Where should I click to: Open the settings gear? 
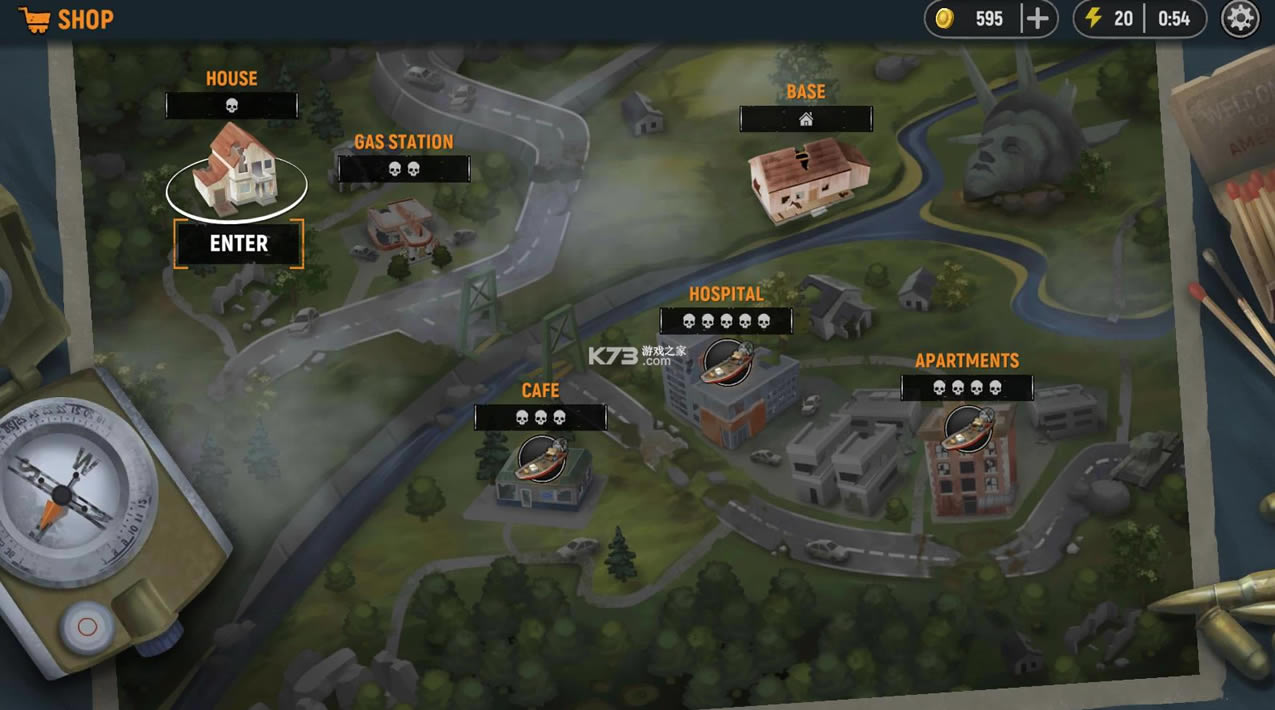(1239, 19)
